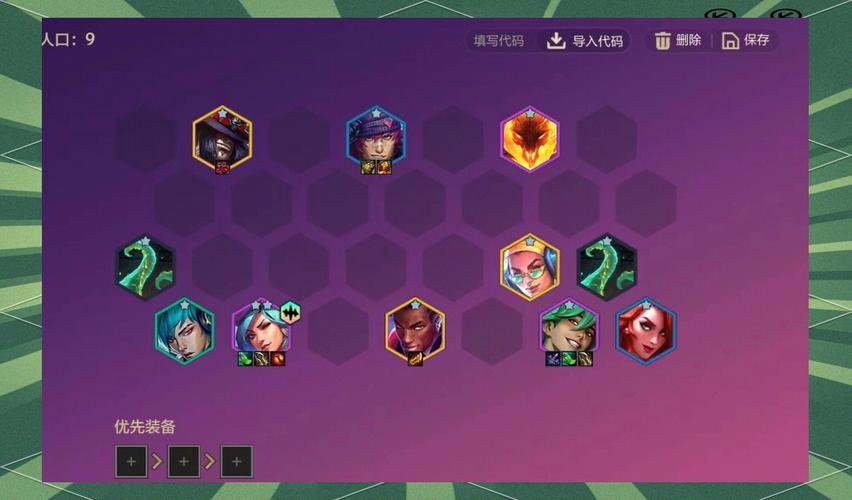Screen dimensions: 852x500
Task: Select the green-haired grinning champion
Action: pyautogui.click(x=569, y=328)
